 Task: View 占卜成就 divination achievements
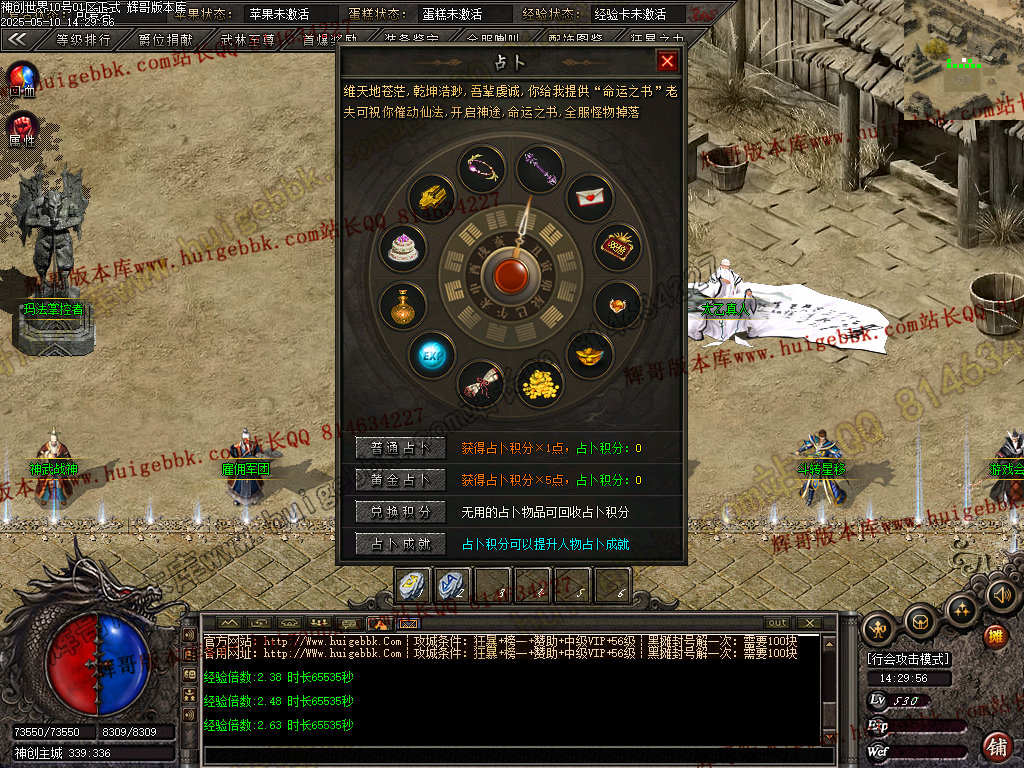tap(400, 544)
